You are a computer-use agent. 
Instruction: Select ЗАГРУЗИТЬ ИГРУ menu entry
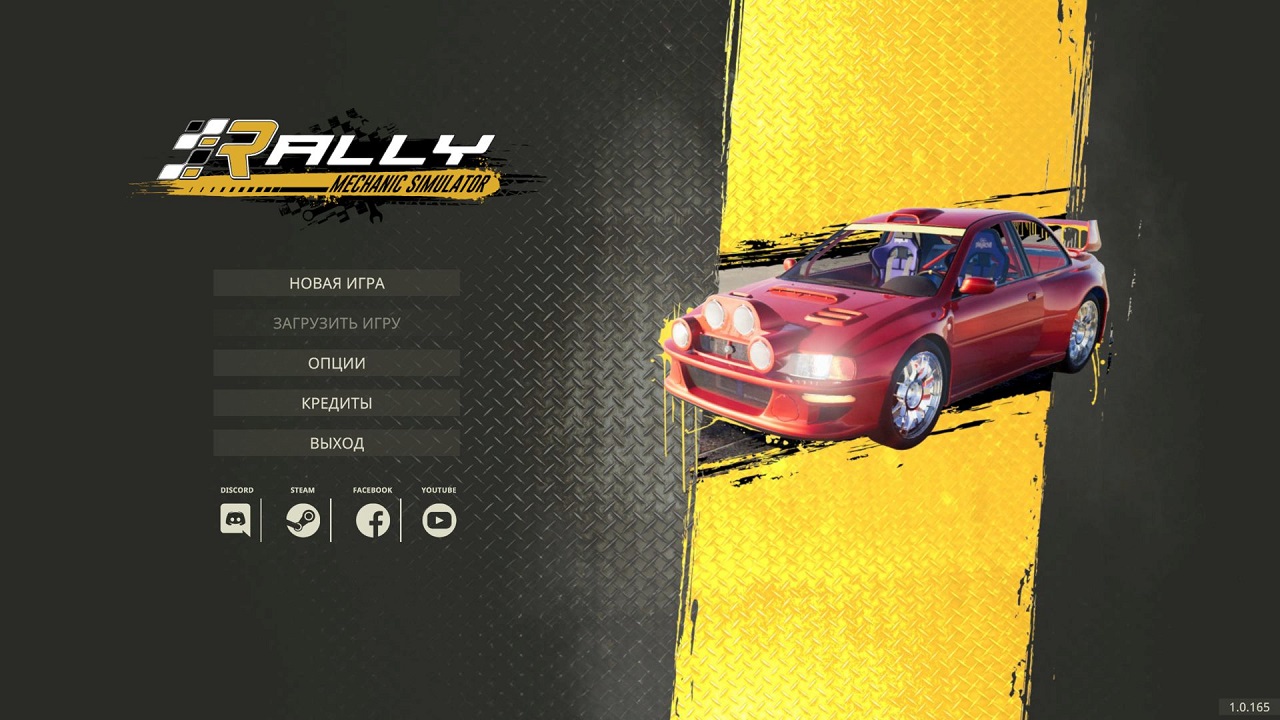click(x=335, y=323)
